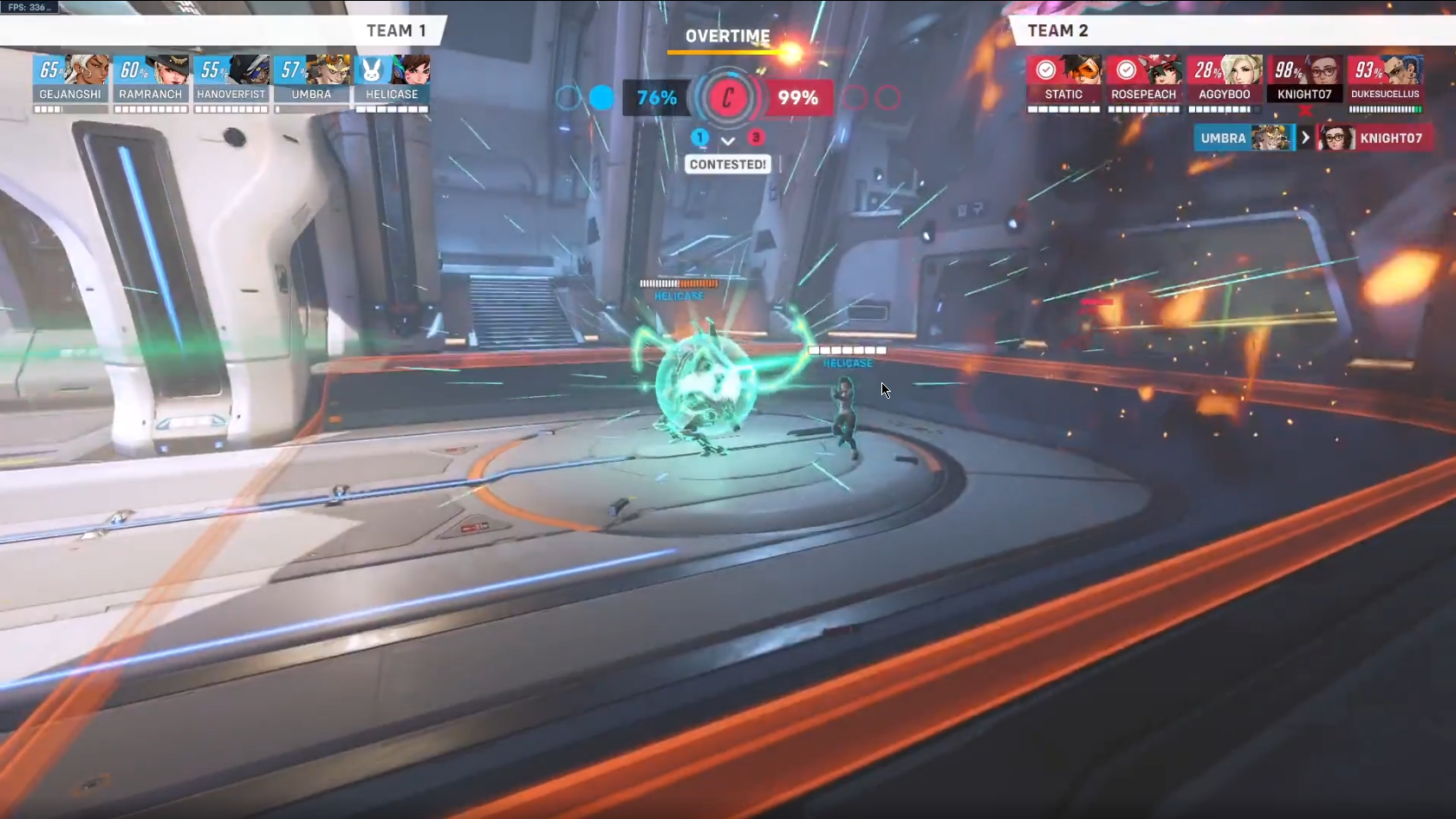Click the red control point 'C' emblem
This screenshot has width=1456, height=819.
tap(728, 98)
